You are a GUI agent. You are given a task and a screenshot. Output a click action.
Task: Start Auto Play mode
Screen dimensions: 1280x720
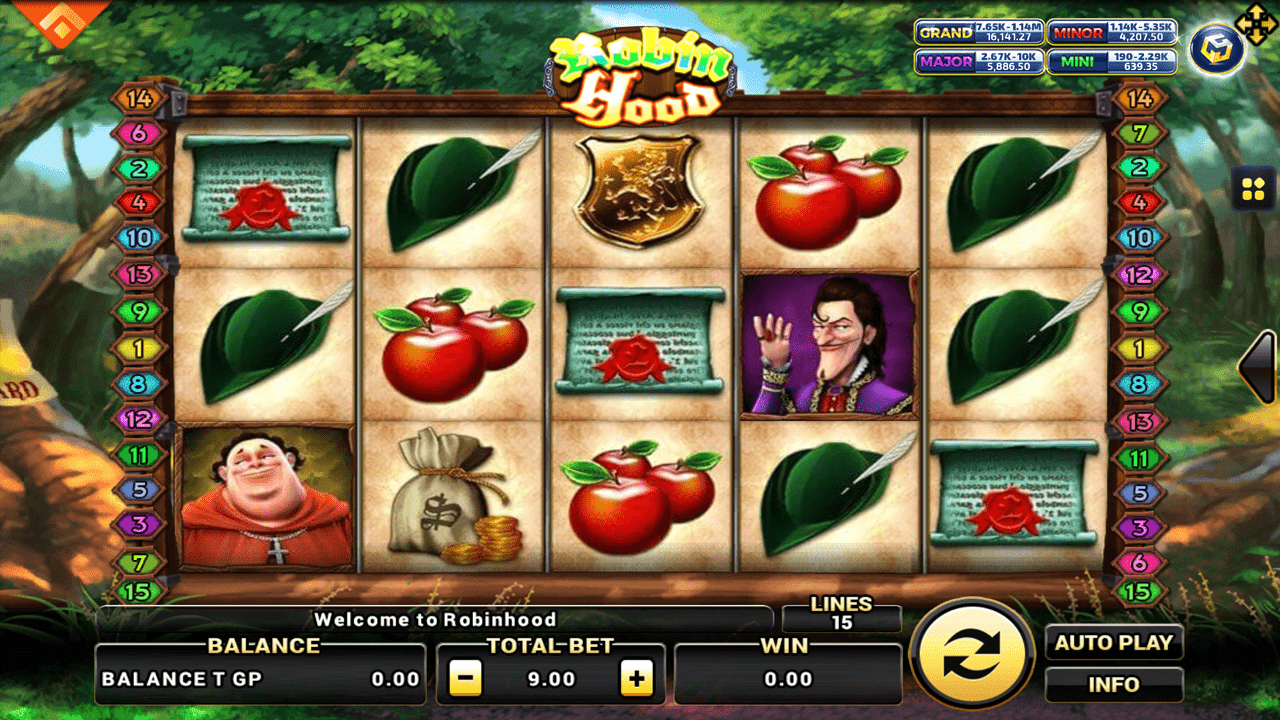click(x=1114, y=643)
